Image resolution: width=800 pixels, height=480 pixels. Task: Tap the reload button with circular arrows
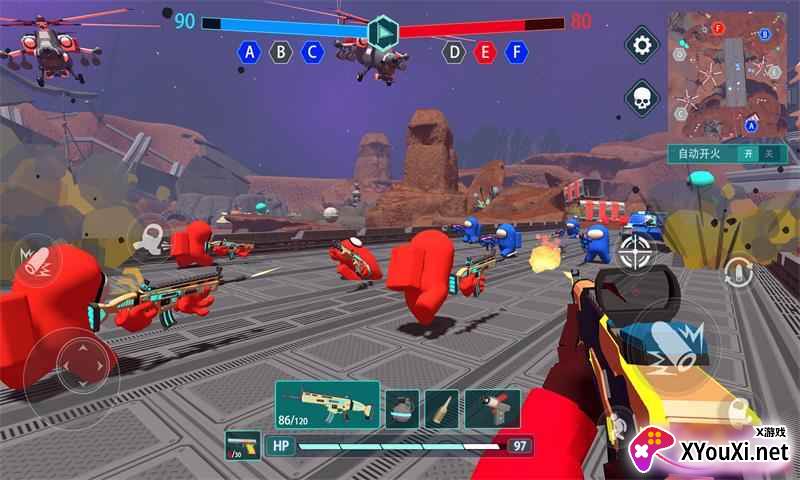[x=738, y=270]
